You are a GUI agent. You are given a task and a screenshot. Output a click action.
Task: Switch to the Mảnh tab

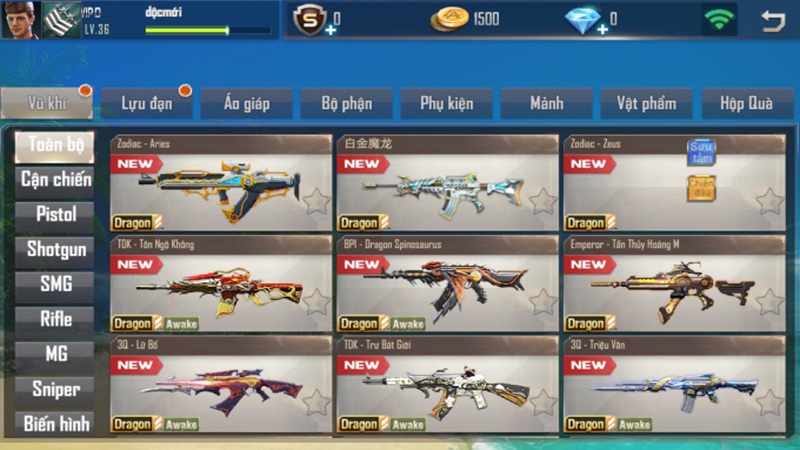point(546,103)
